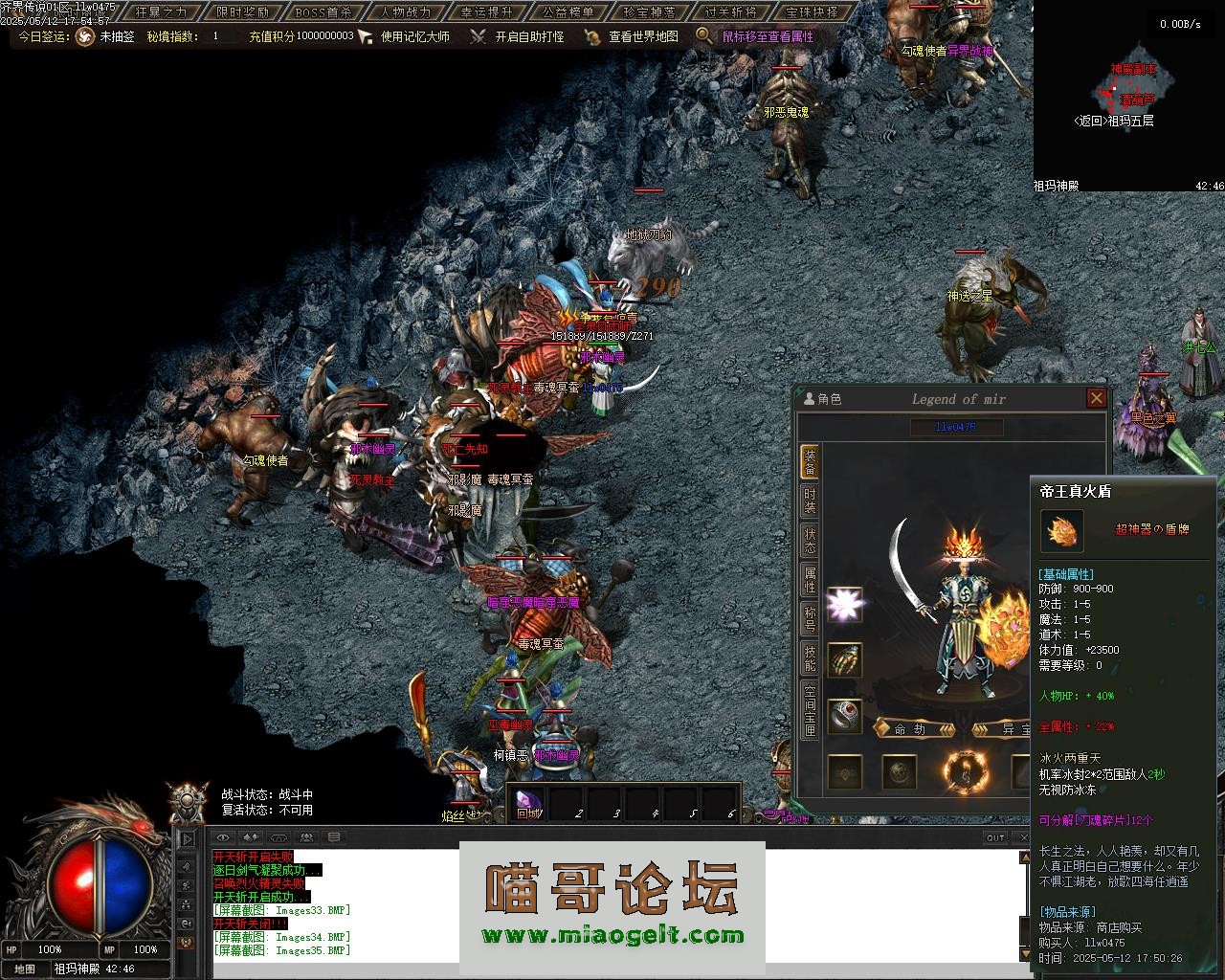Use the 回城 item in hotbar
1225x980 pixels.
(x=528, y=803)
